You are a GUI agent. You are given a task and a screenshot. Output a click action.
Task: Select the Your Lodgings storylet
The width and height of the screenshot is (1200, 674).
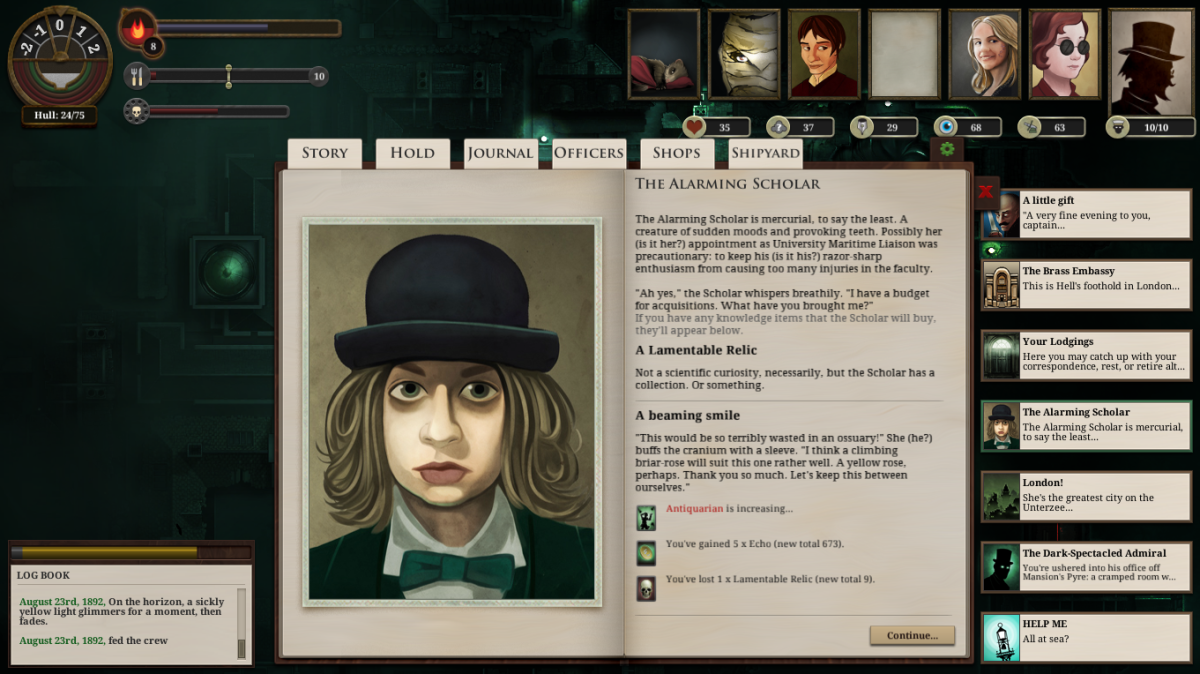(x=1085, y=355)
